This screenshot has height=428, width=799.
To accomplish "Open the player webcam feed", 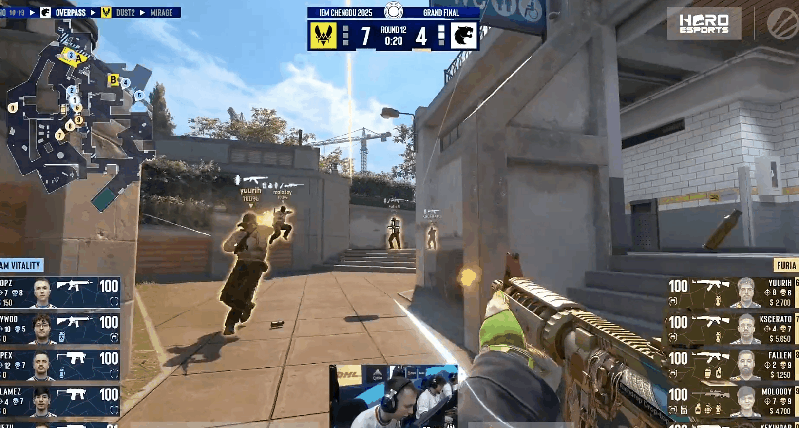I will (394, 396).
